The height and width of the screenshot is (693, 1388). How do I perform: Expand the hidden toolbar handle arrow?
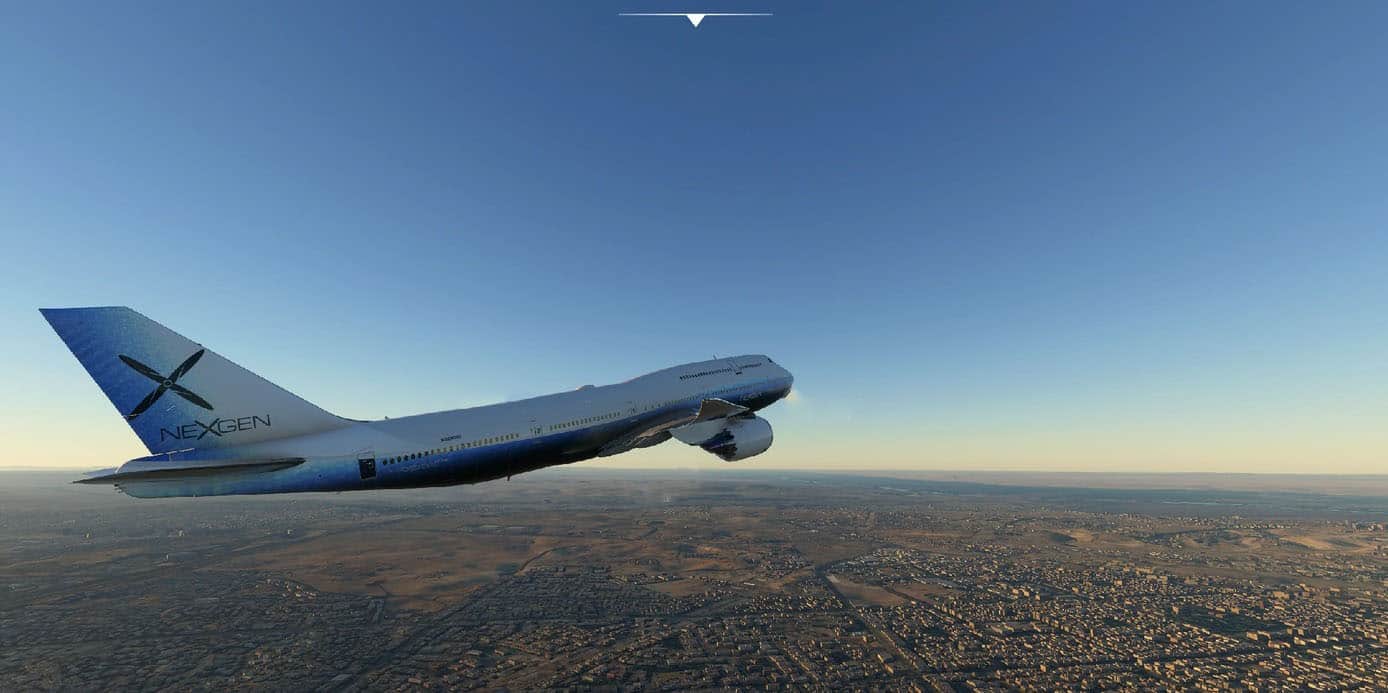tap(695, 19)
